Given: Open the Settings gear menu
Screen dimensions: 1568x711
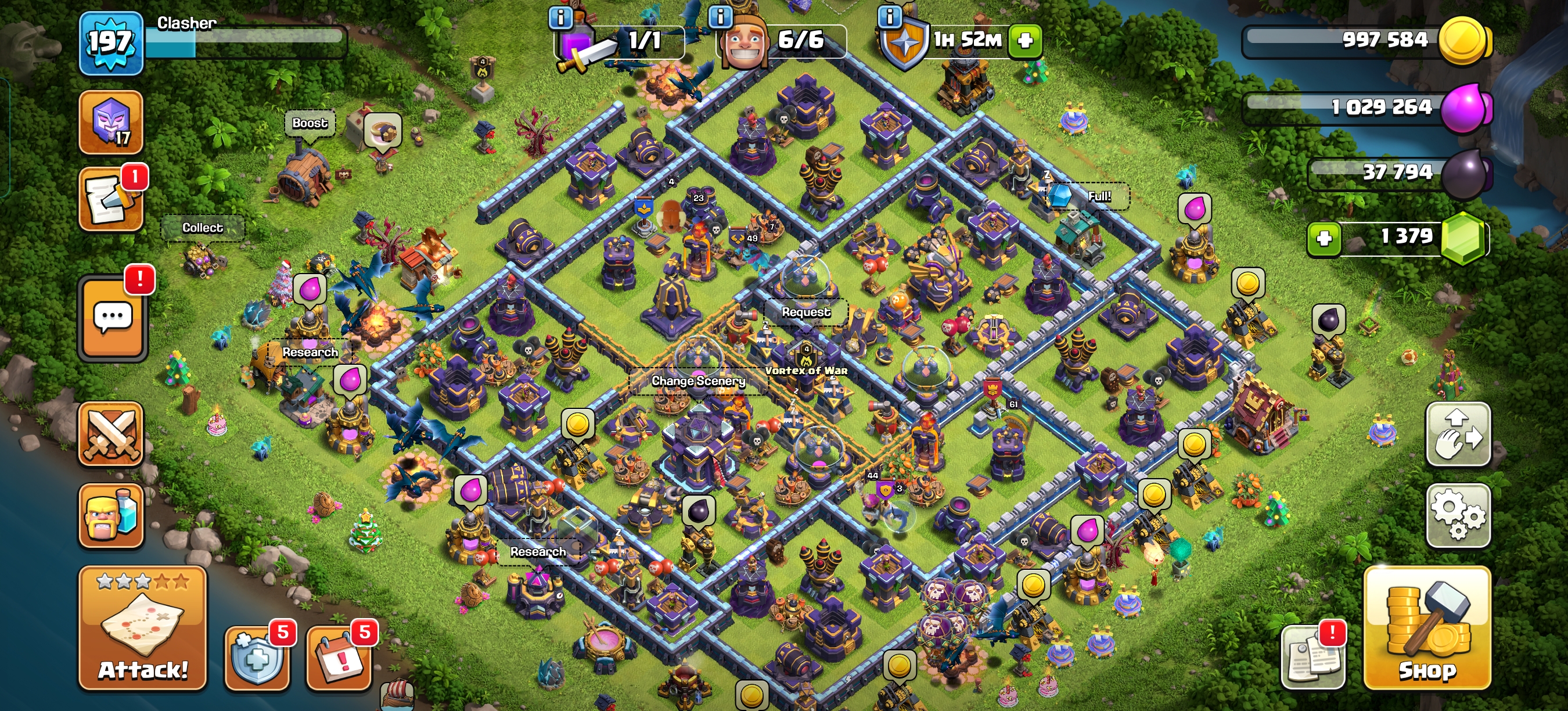Looking at the screenshot, I should (1459, 515).
